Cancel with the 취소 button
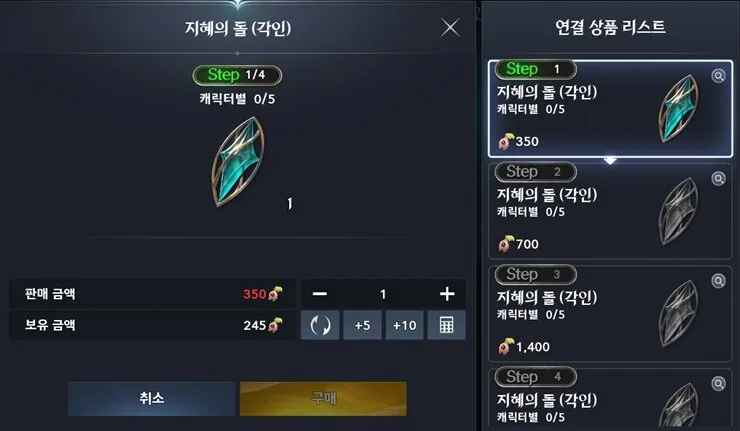This screenshot has width=740, height=431. point(150,398)
